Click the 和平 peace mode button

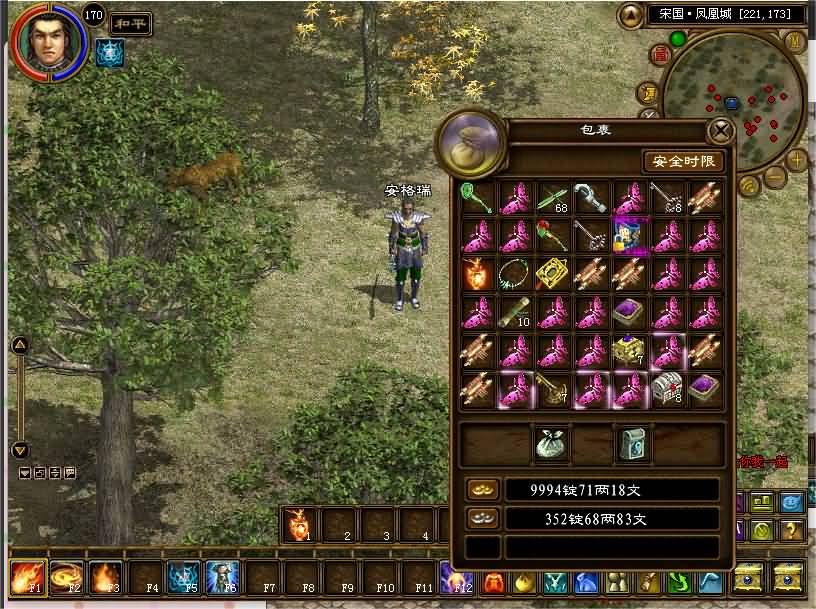pos(130,23)
